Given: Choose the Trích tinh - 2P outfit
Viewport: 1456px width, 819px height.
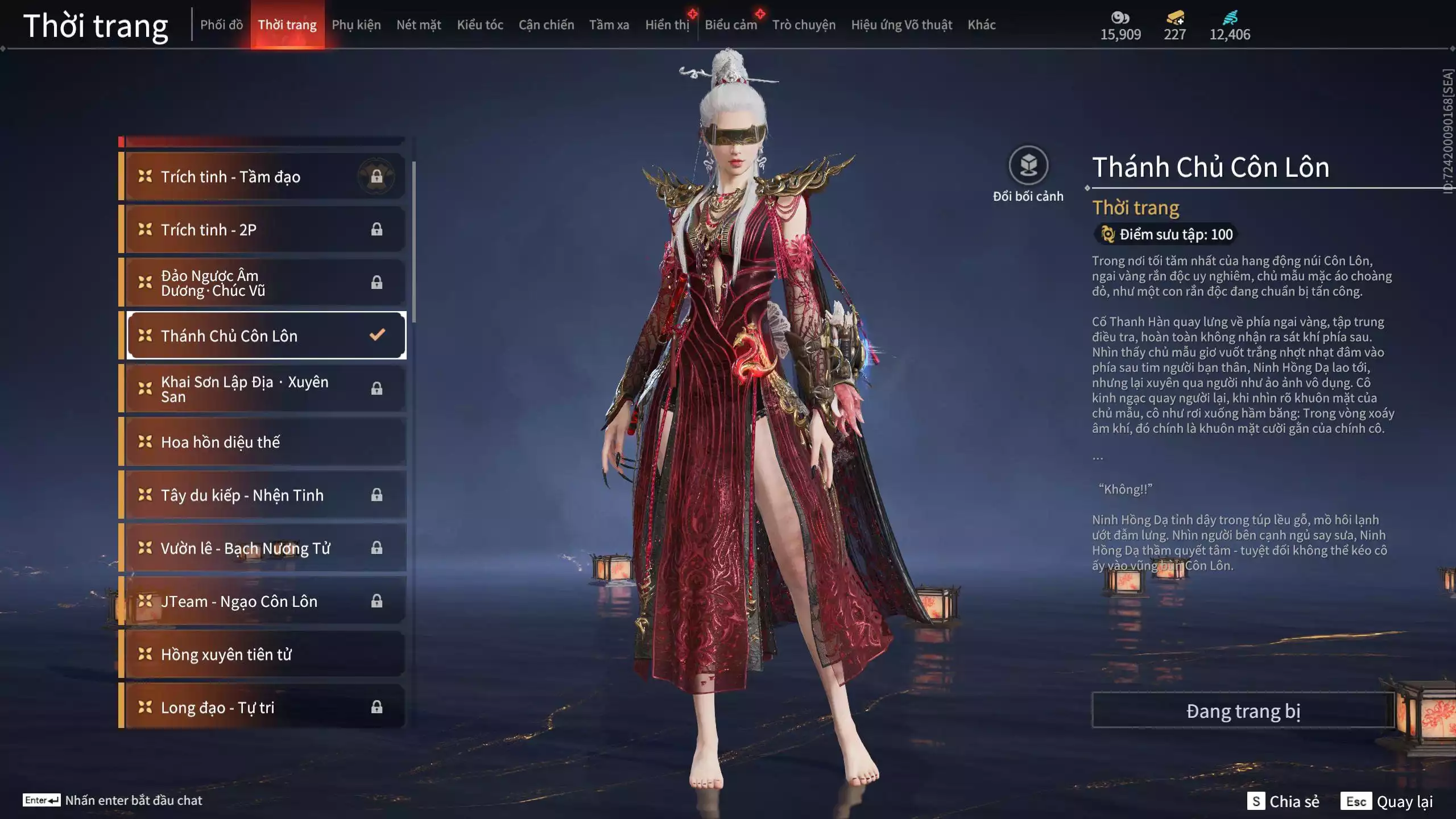Looking at the screenshot, I should (x=264, y=230).
